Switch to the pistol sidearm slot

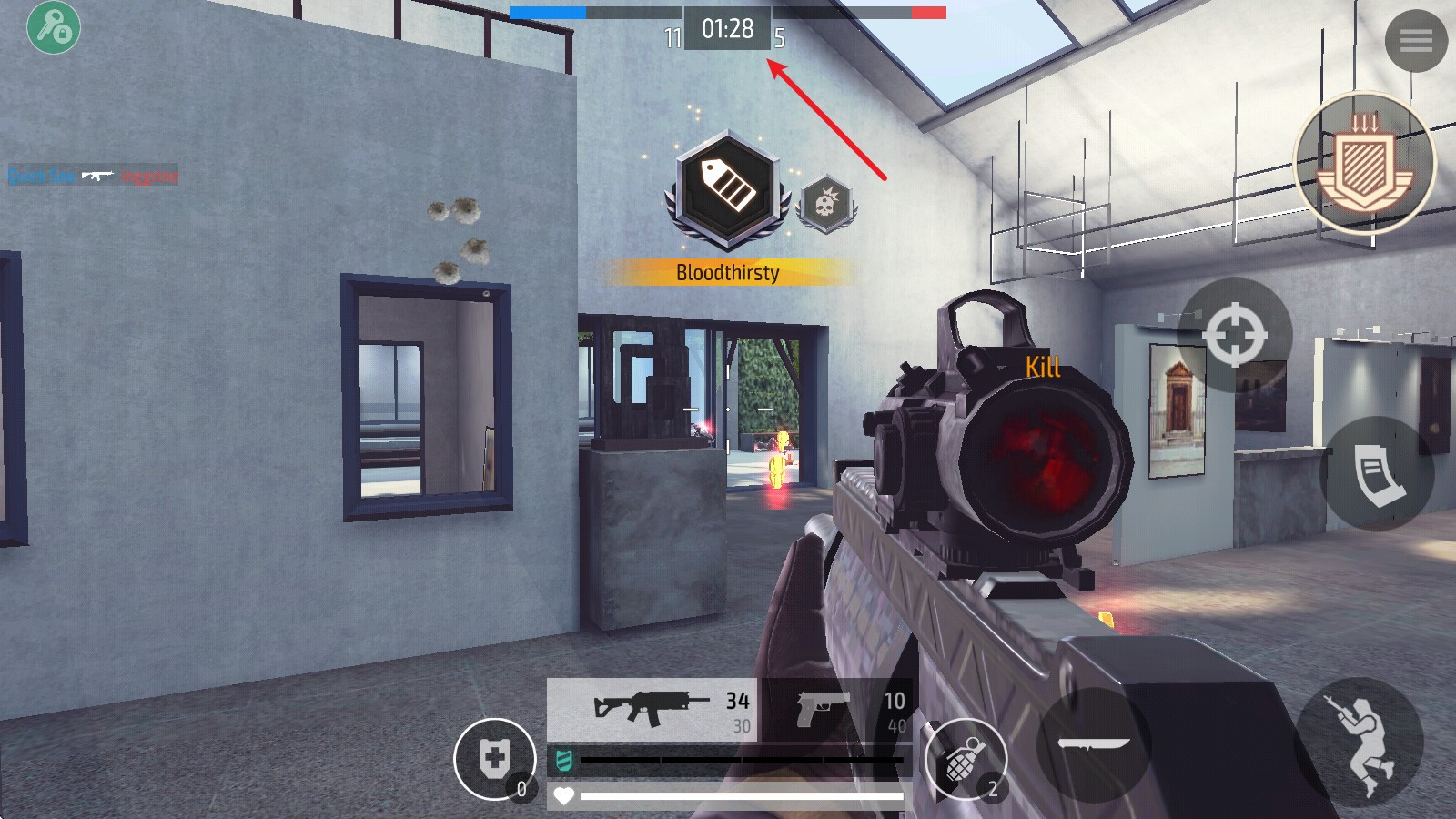837,709
